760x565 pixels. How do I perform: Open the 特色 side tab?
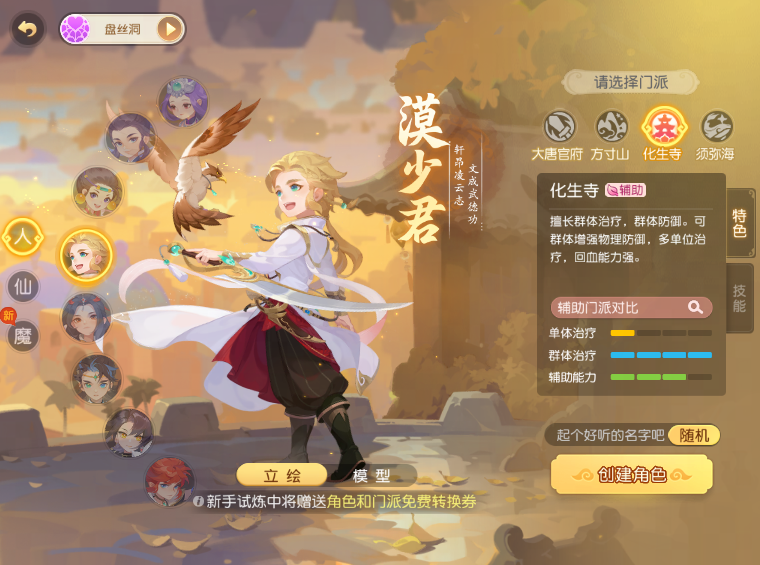(740, 223)
